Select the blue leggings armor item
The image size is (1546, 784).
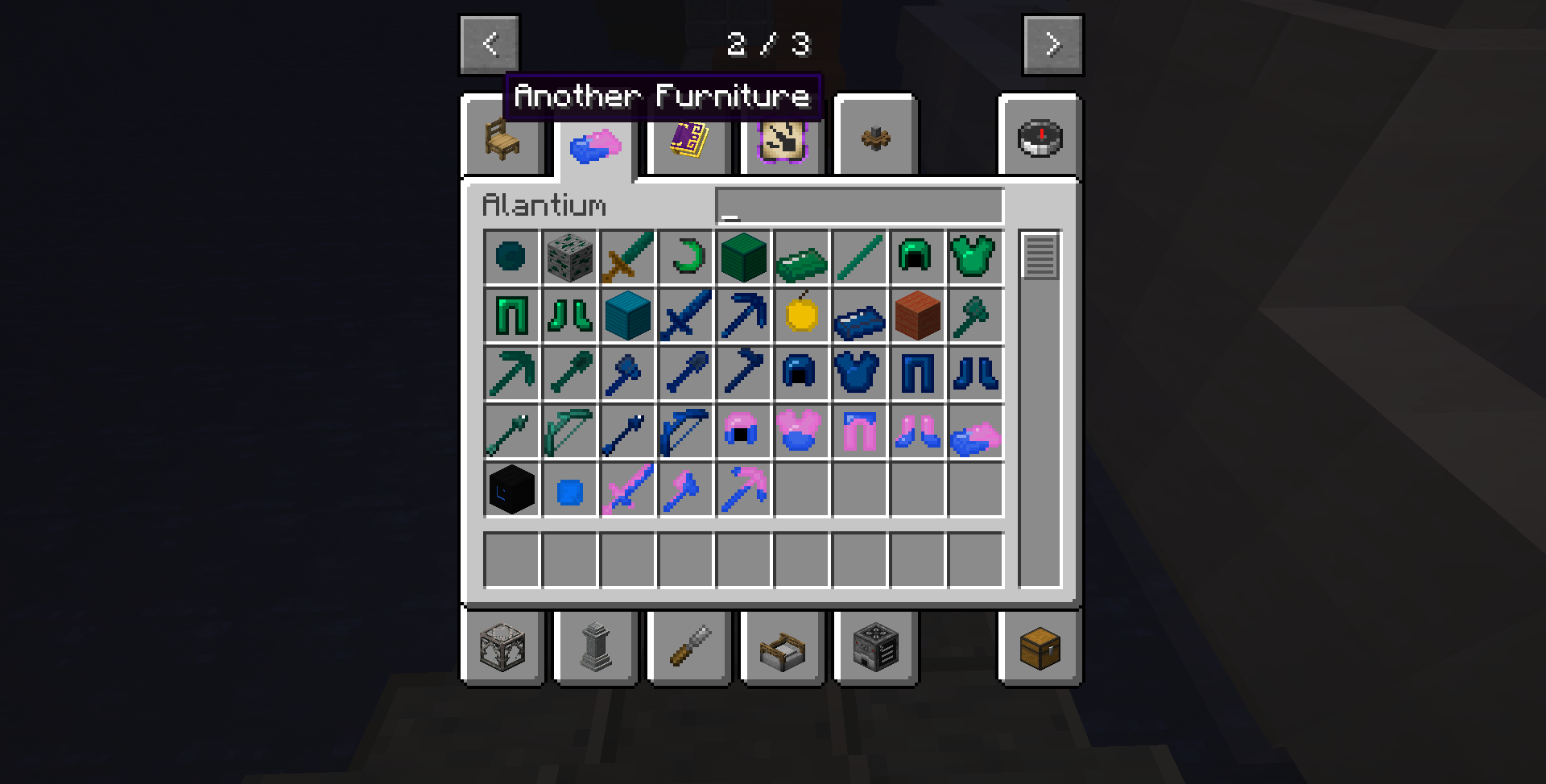pos(917,373)
